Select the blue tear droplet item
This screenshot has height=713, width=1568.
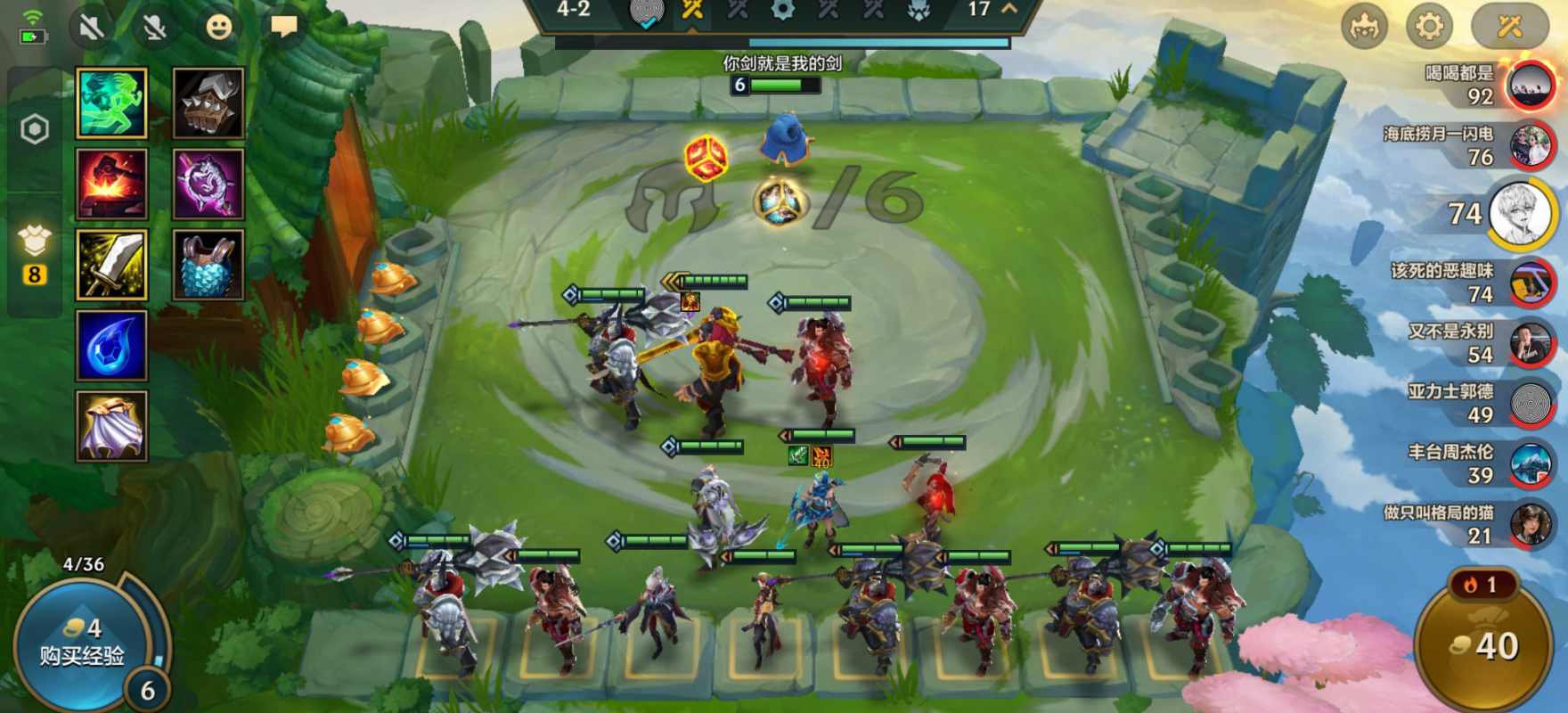click(x=111, y=346)
